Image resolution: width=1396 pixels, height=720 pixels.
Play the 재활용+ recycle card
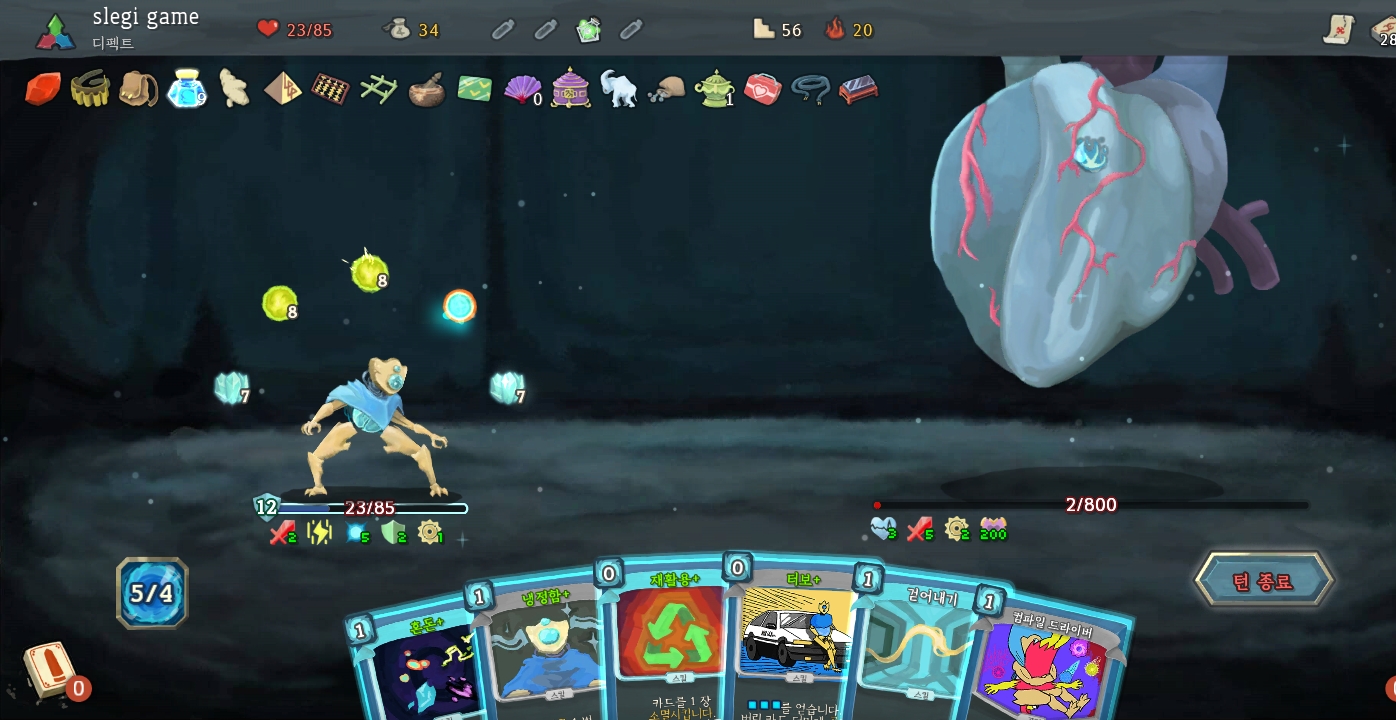pyautogui.click(x=668, y=640)
